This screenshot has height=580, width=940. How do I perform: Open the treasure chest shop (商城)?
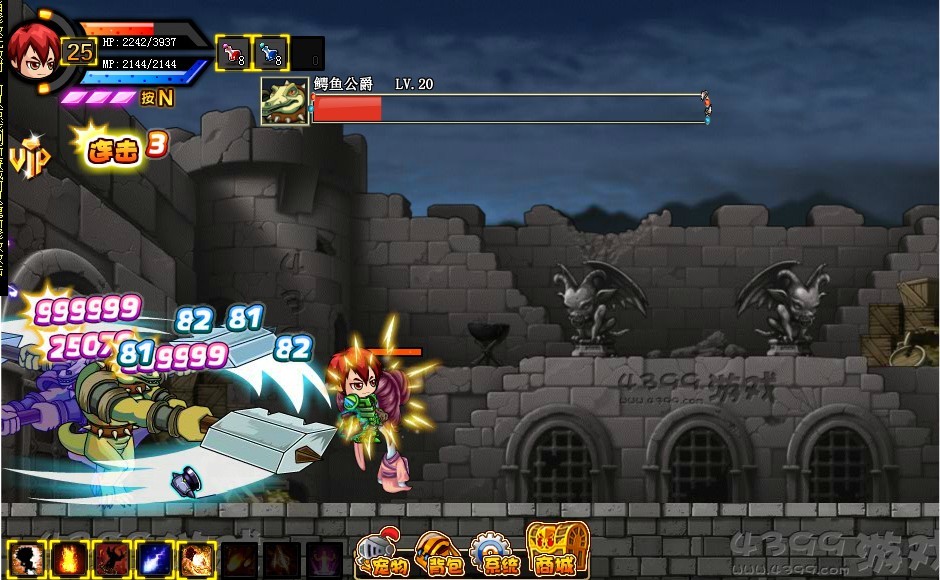click(558, 550)
